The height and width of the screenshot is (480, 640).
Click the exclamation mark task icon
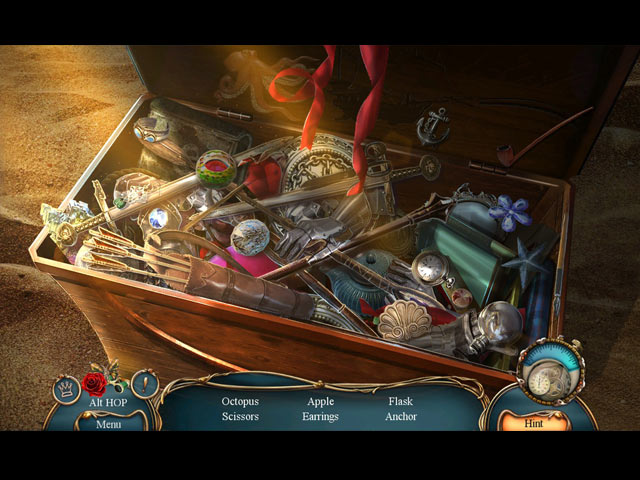[x=146, y=383]
